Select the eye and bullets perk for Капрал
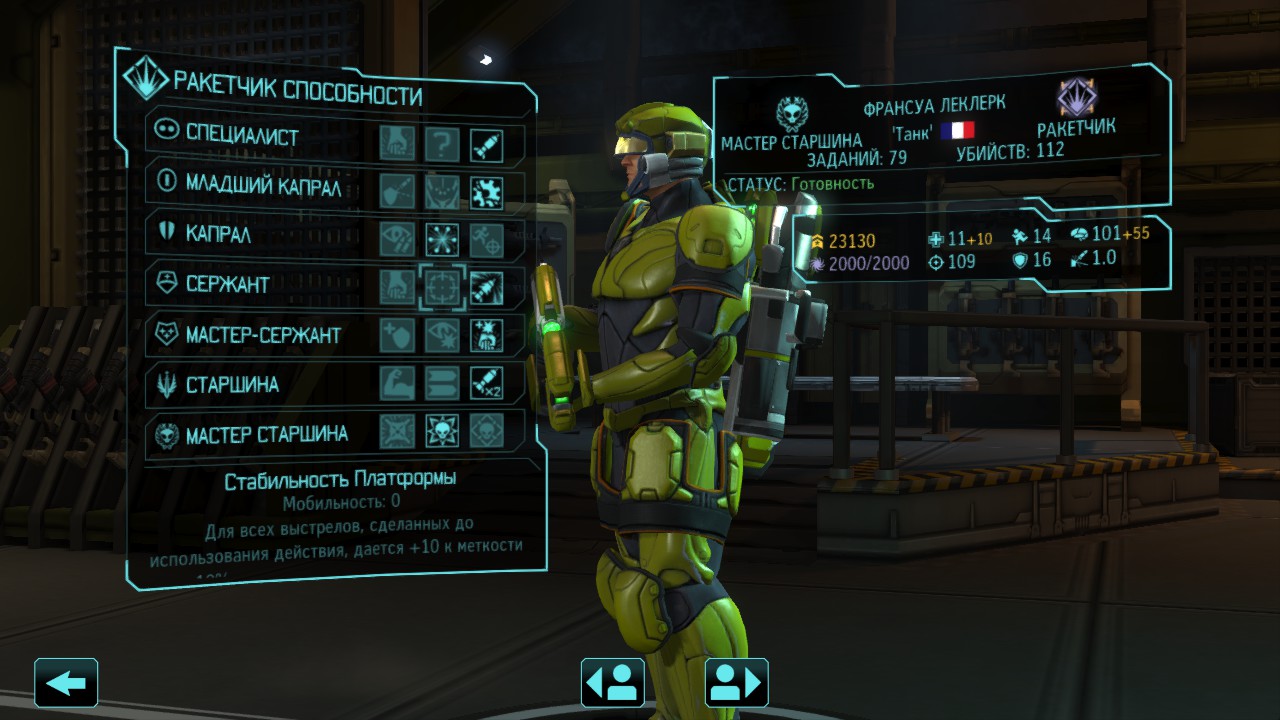 coord(397,239)
